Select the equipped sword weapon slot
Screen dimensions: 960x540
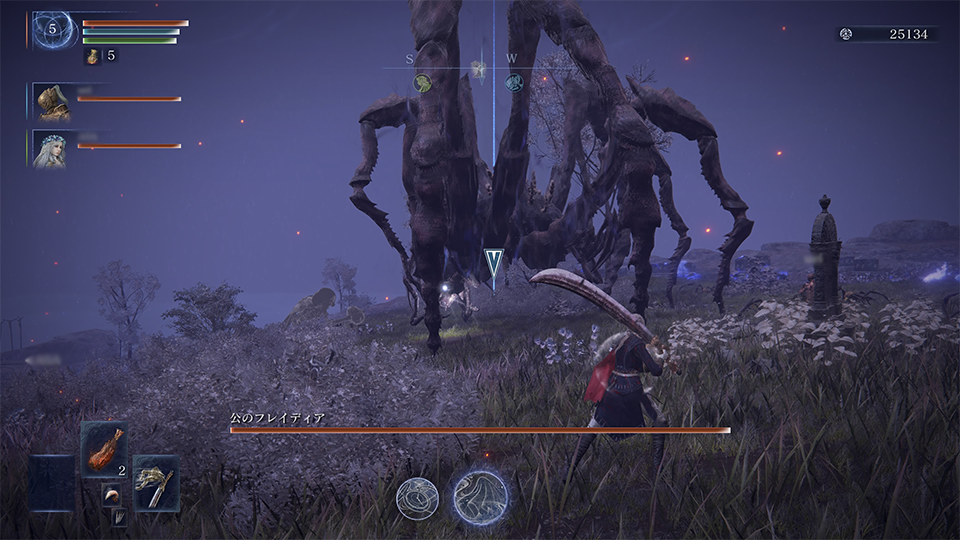click(156, 484)
